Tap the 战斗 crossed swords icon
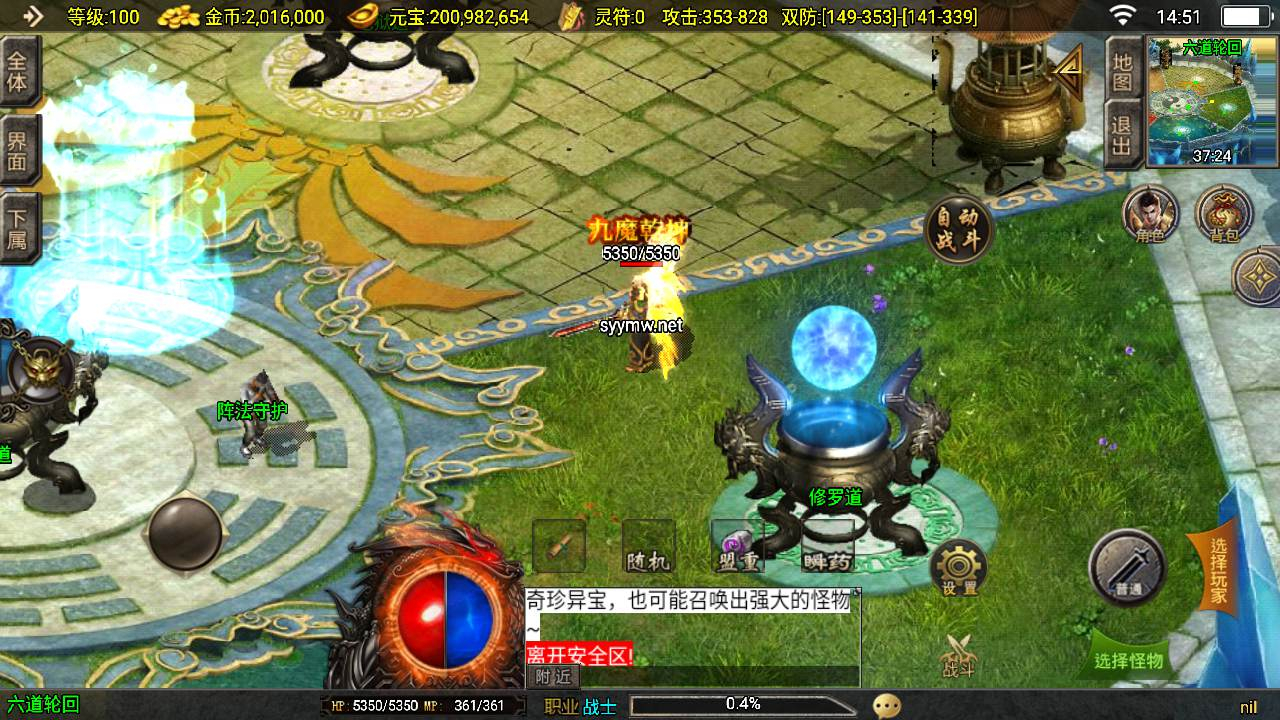1280x720 pixels. 958,655
